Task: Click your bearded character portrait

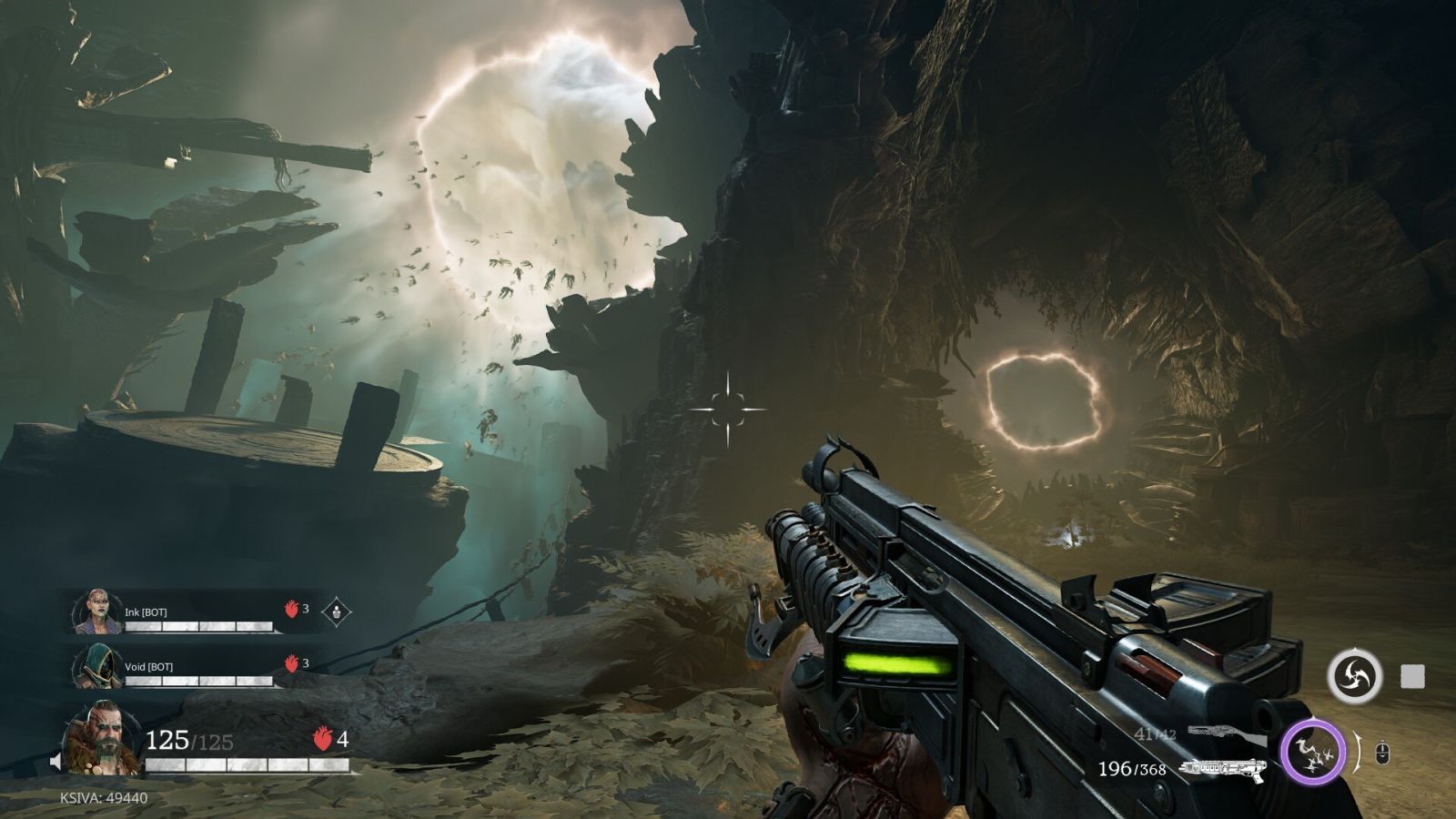Action: click(100, 739)
